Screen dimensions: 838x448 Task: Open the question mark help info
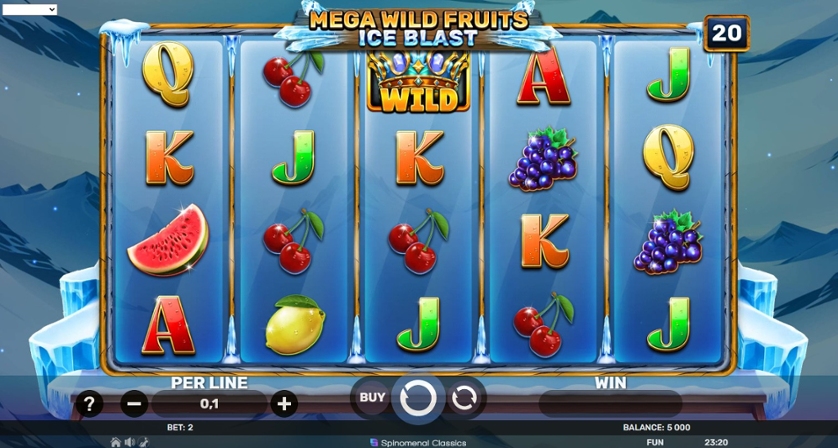click(90, 403)
